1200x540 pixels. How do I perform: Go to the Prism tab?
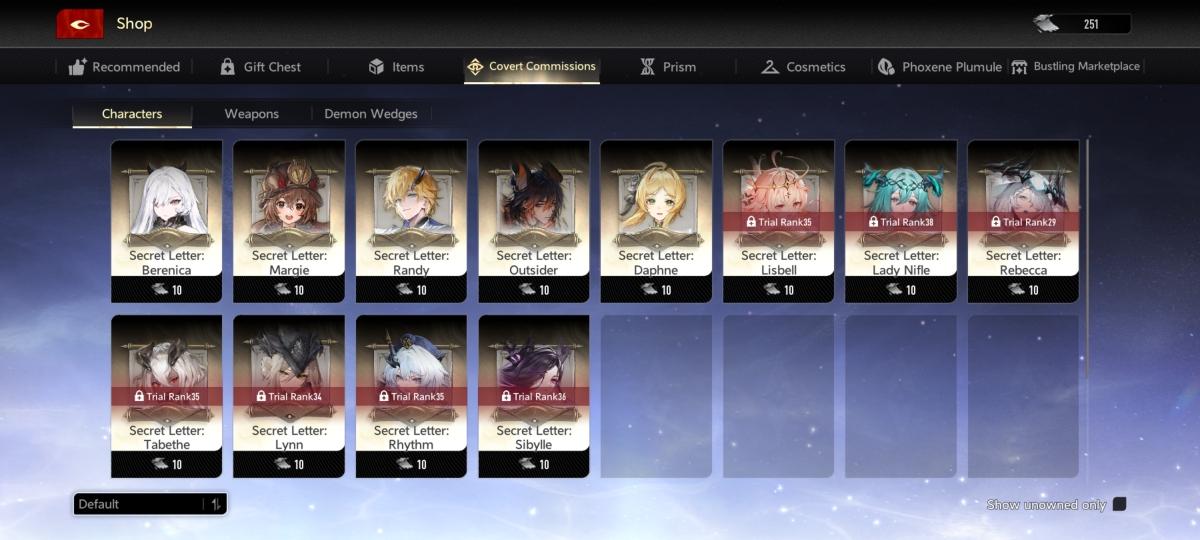tap(667, 67)
